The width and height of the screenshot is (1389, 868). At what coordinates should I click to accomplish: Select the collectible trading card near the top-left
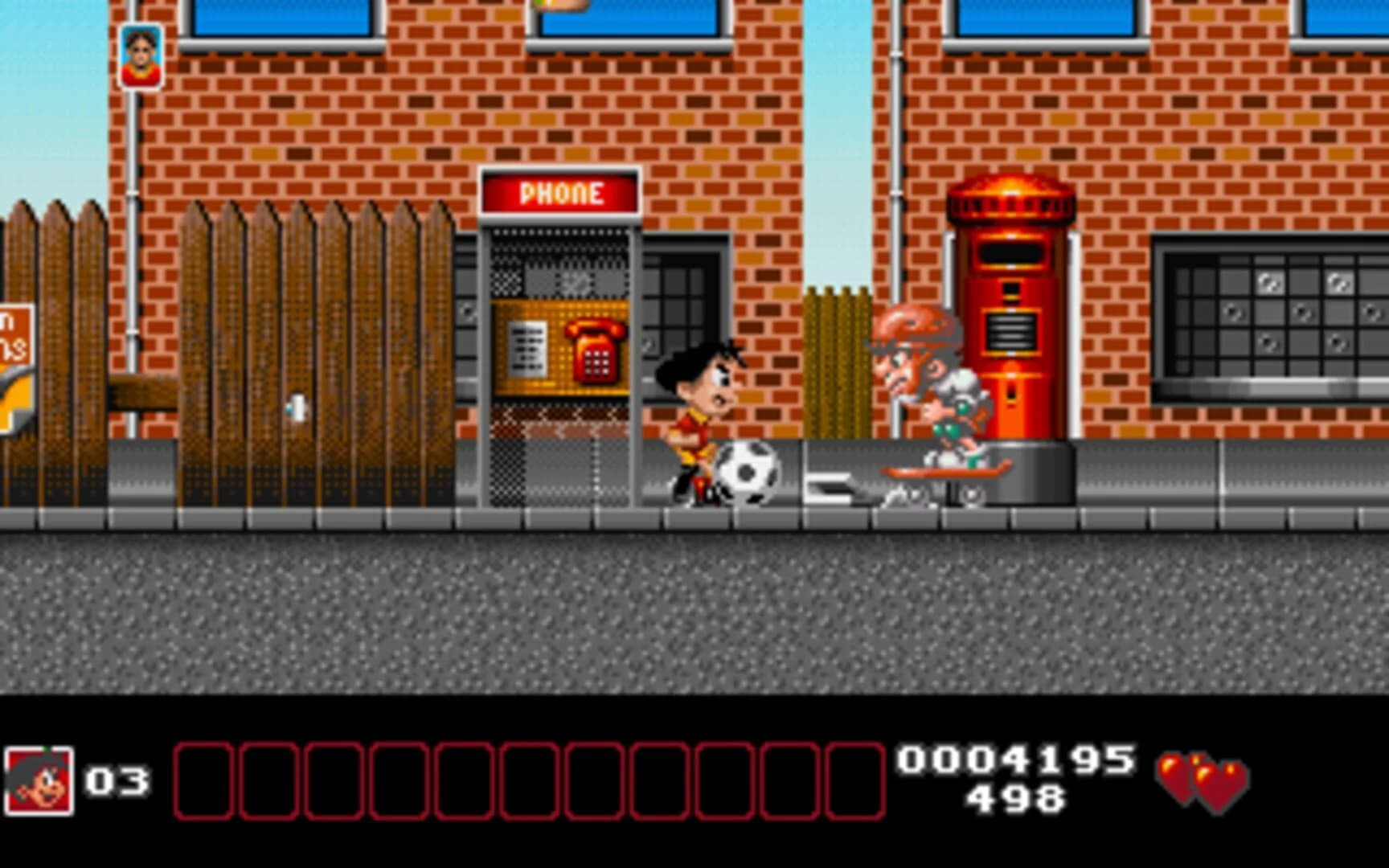pyautogui.click(x=141, y=55)
